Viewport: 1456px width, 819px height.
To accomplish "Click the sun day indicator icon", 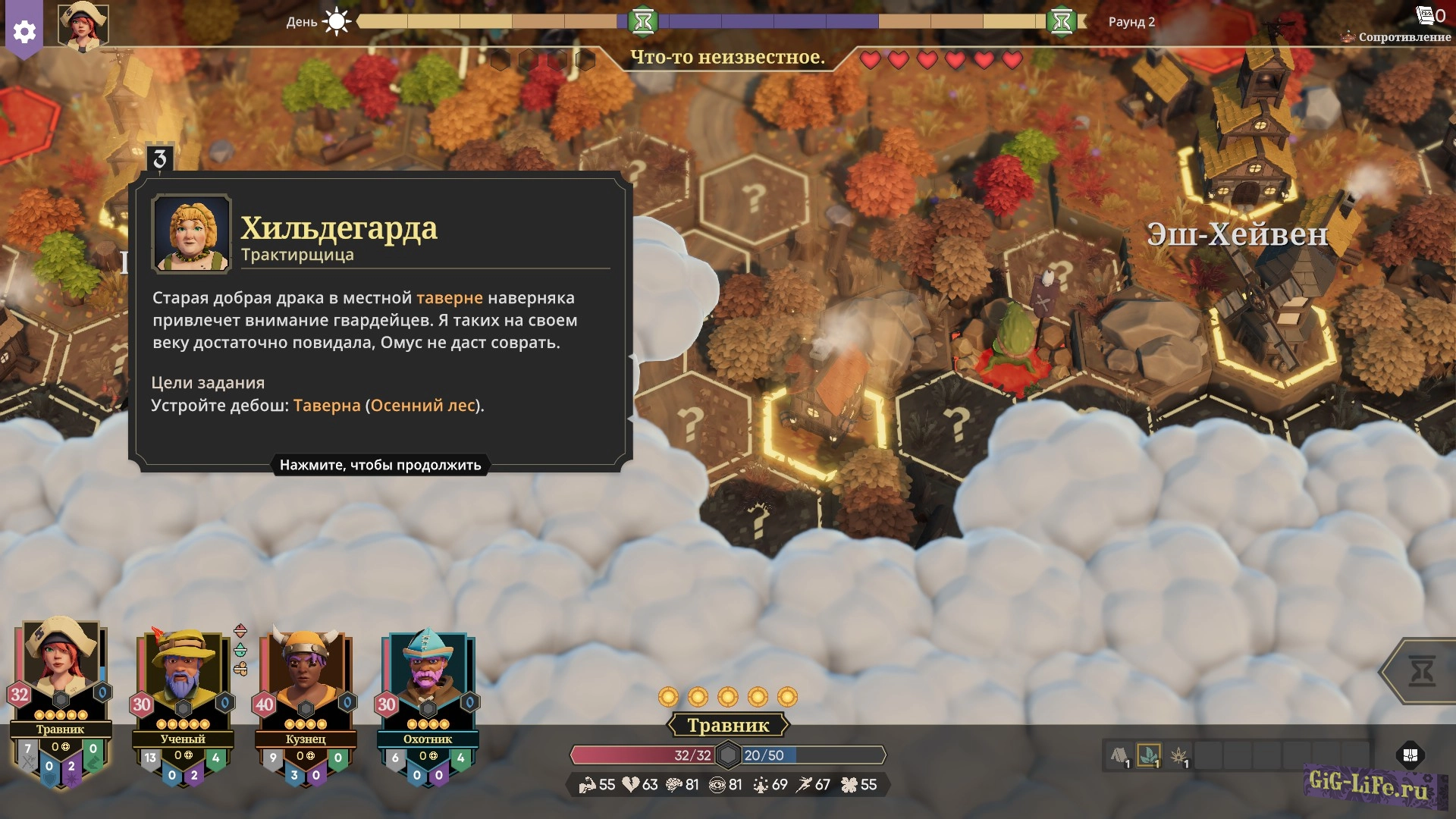I will point(337,21).
